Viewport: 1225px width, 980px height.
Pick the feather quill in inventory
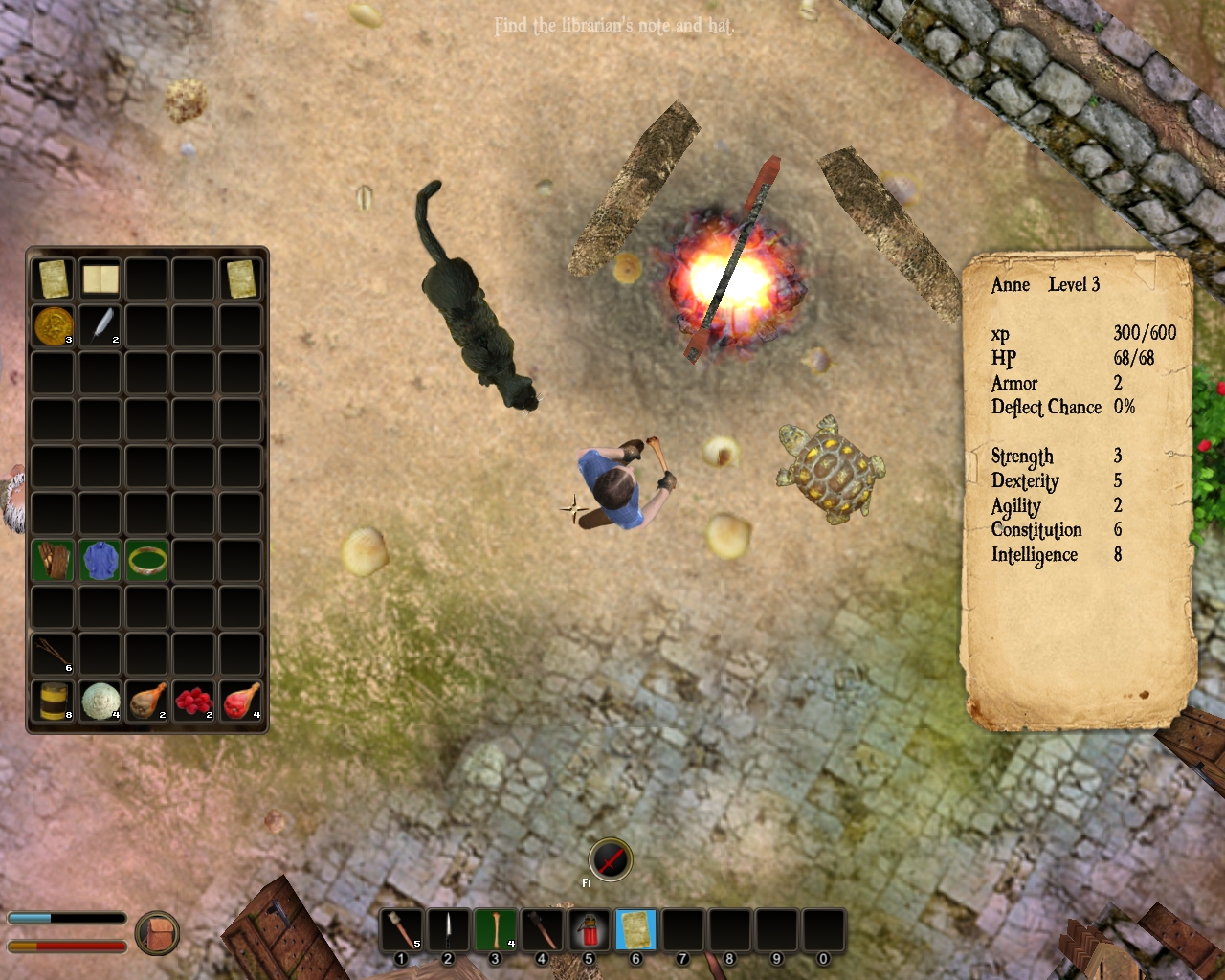click(x=100, y=326)
